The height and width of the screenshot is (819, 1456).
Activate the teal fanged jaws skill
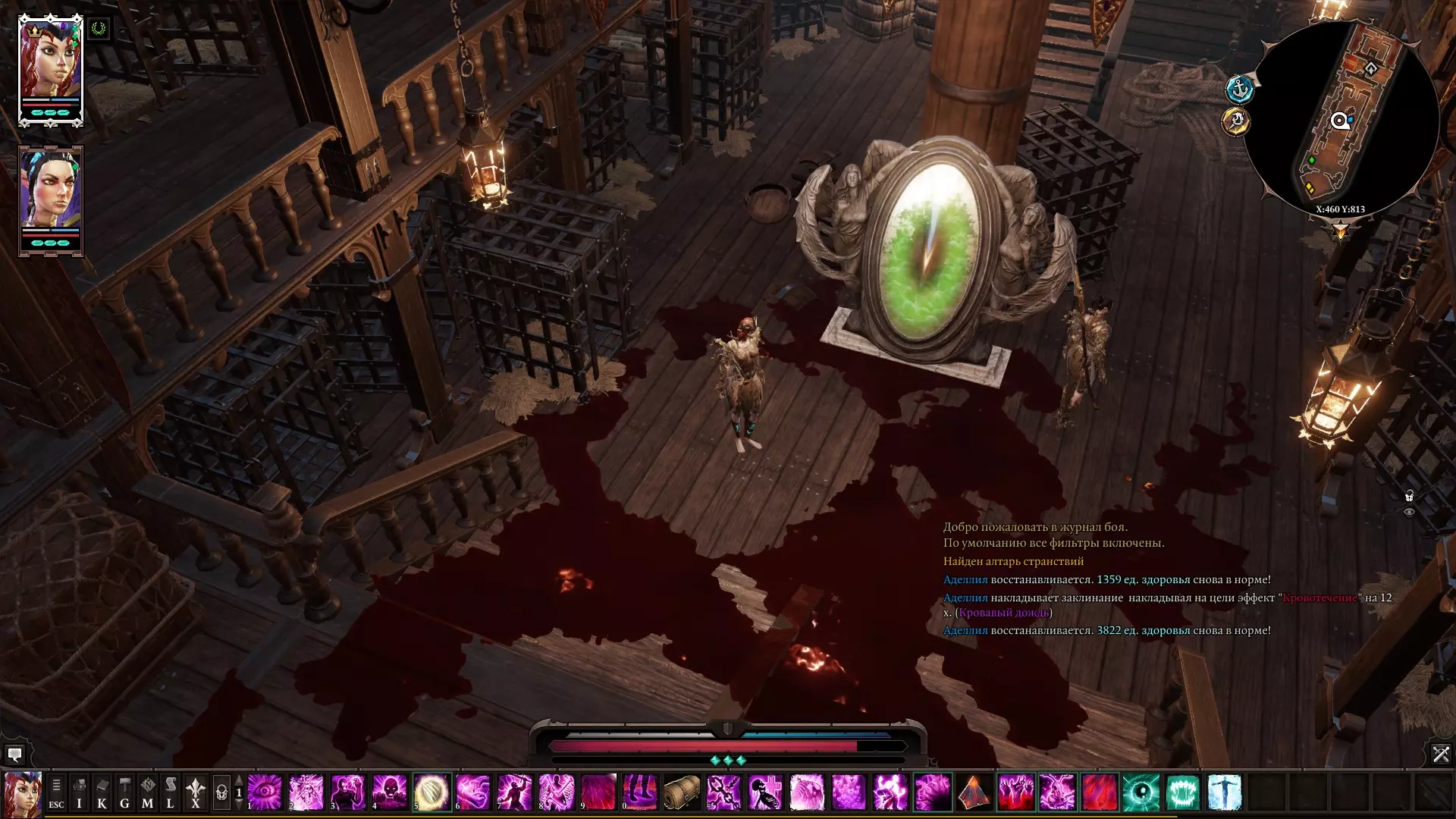coord(1182,792)
